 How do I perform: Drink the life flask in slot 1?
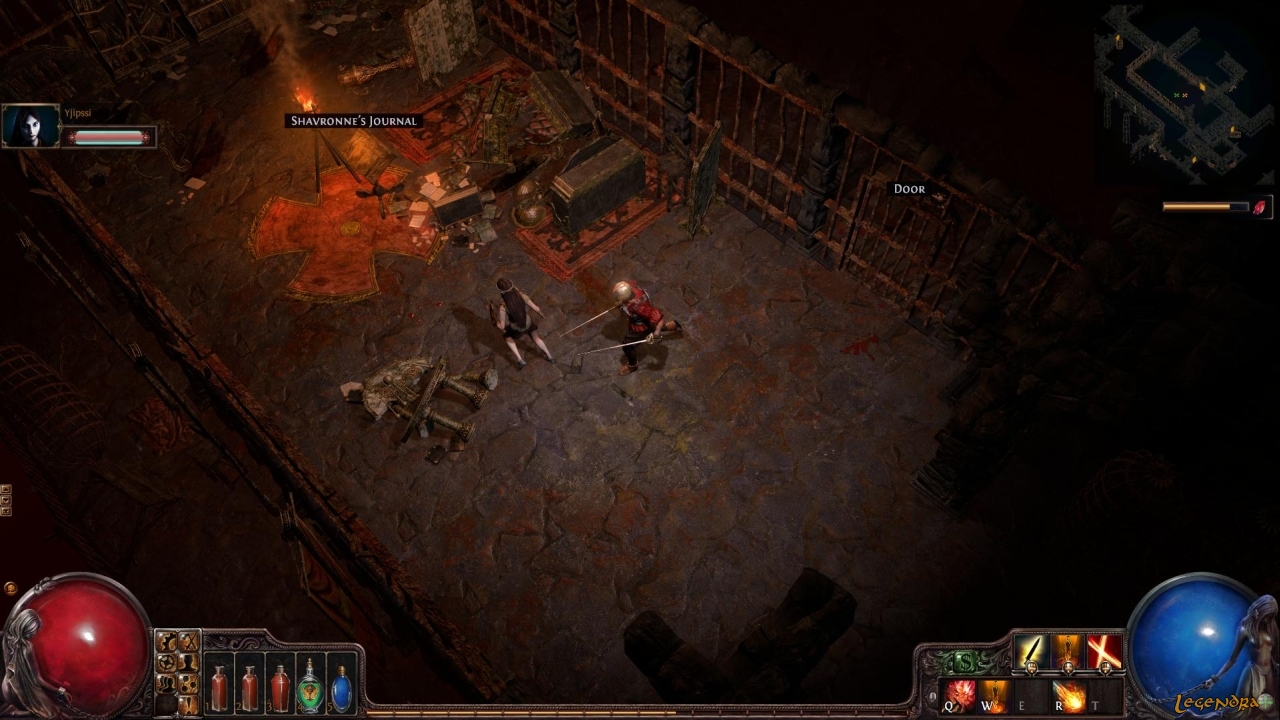(x=219, y=687)
